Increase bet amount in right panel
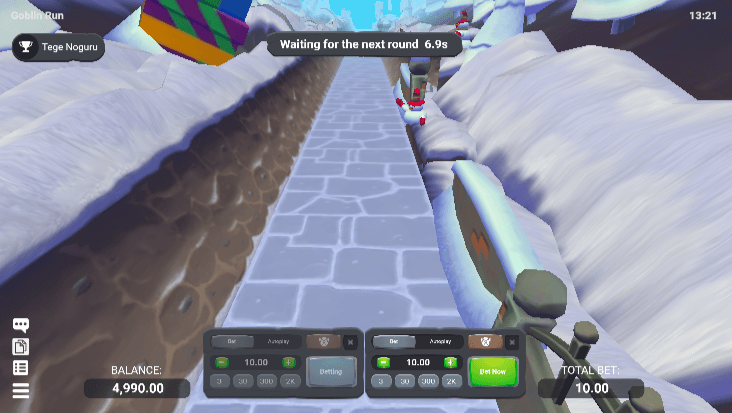This screenshot has height=413, width=732. [450, 362]
